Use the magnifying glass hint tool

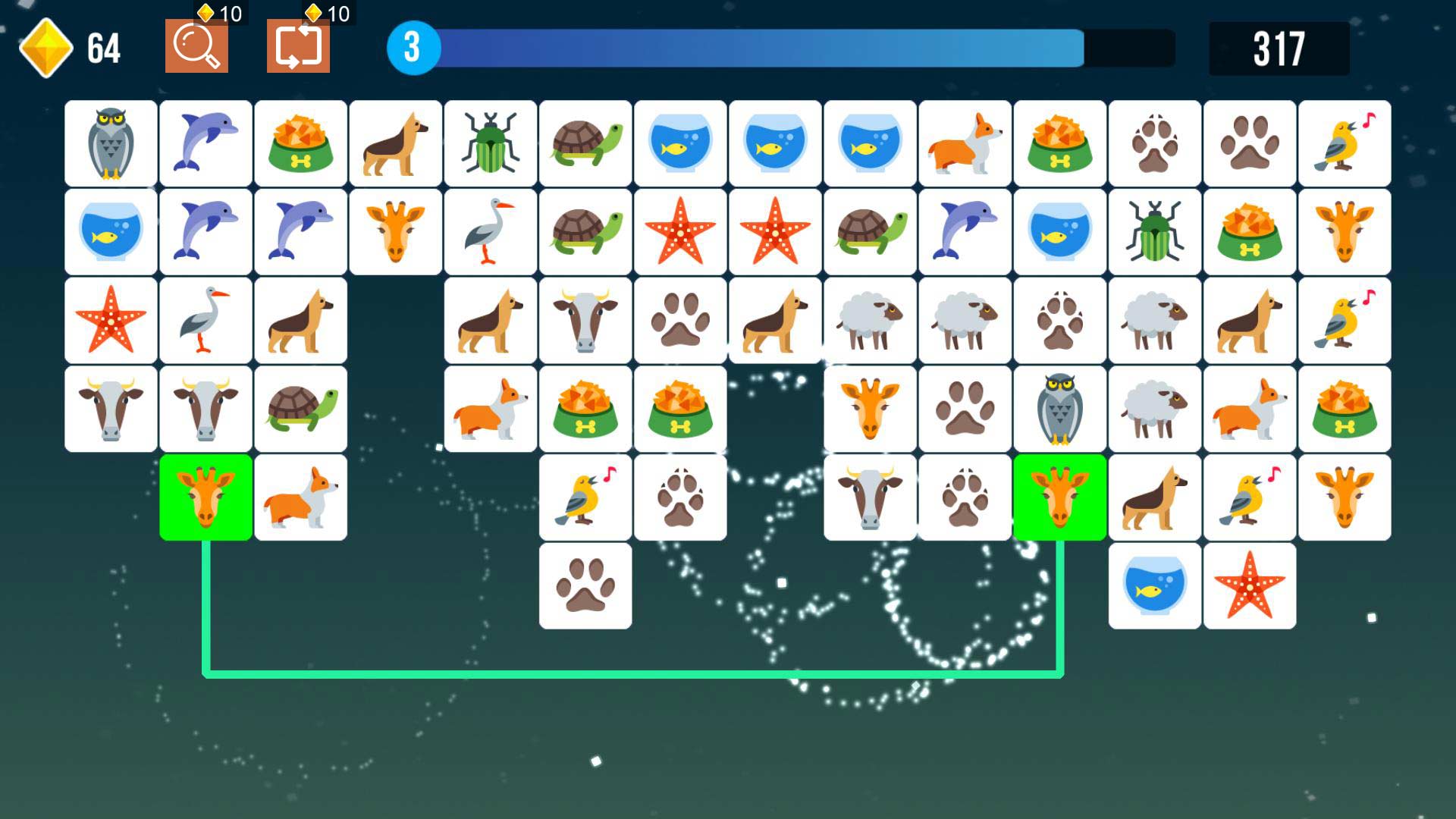[196, 47]
